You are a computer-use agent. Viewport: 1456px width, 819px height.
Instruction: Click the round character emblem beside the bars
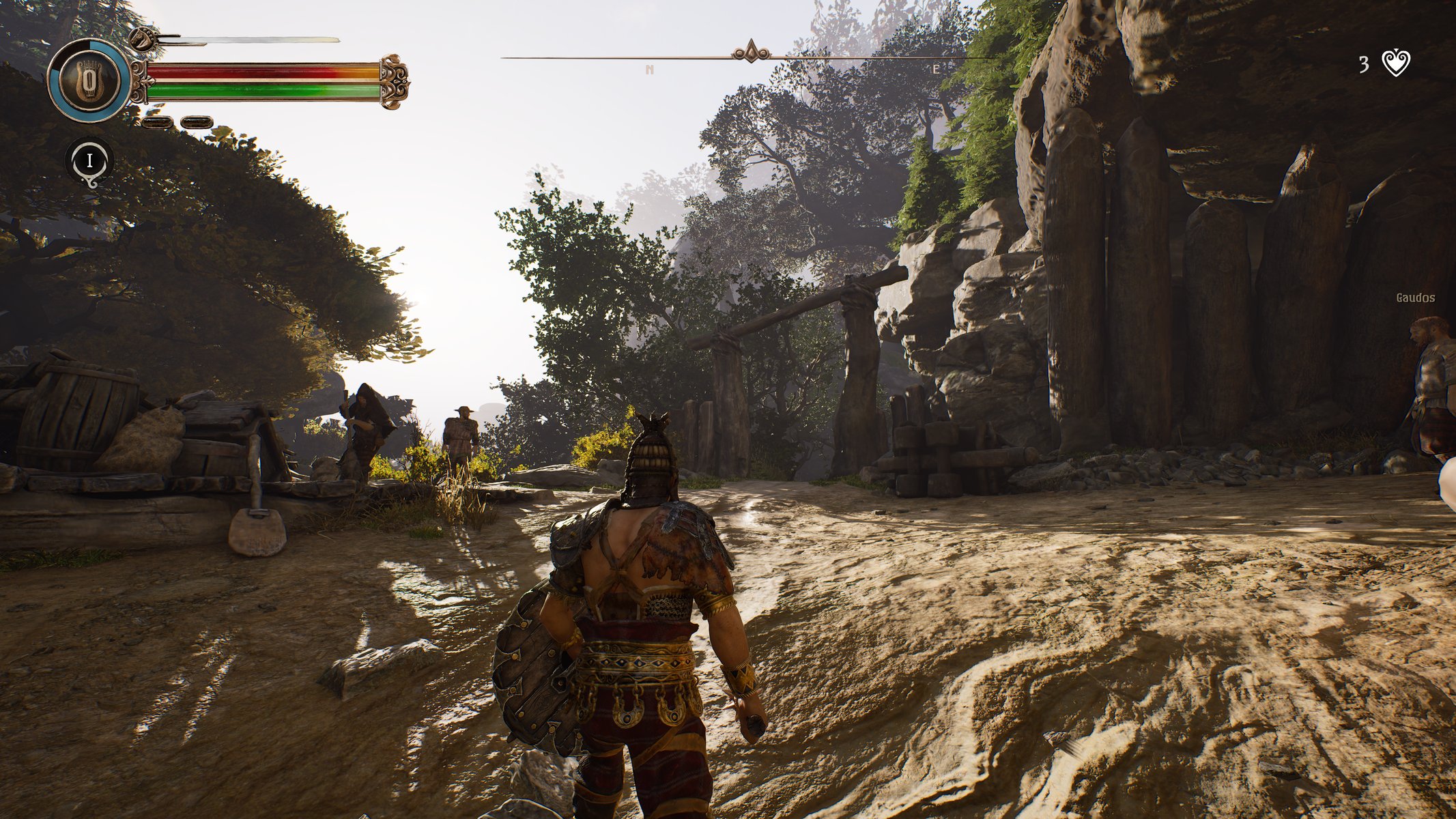point(89,81)
